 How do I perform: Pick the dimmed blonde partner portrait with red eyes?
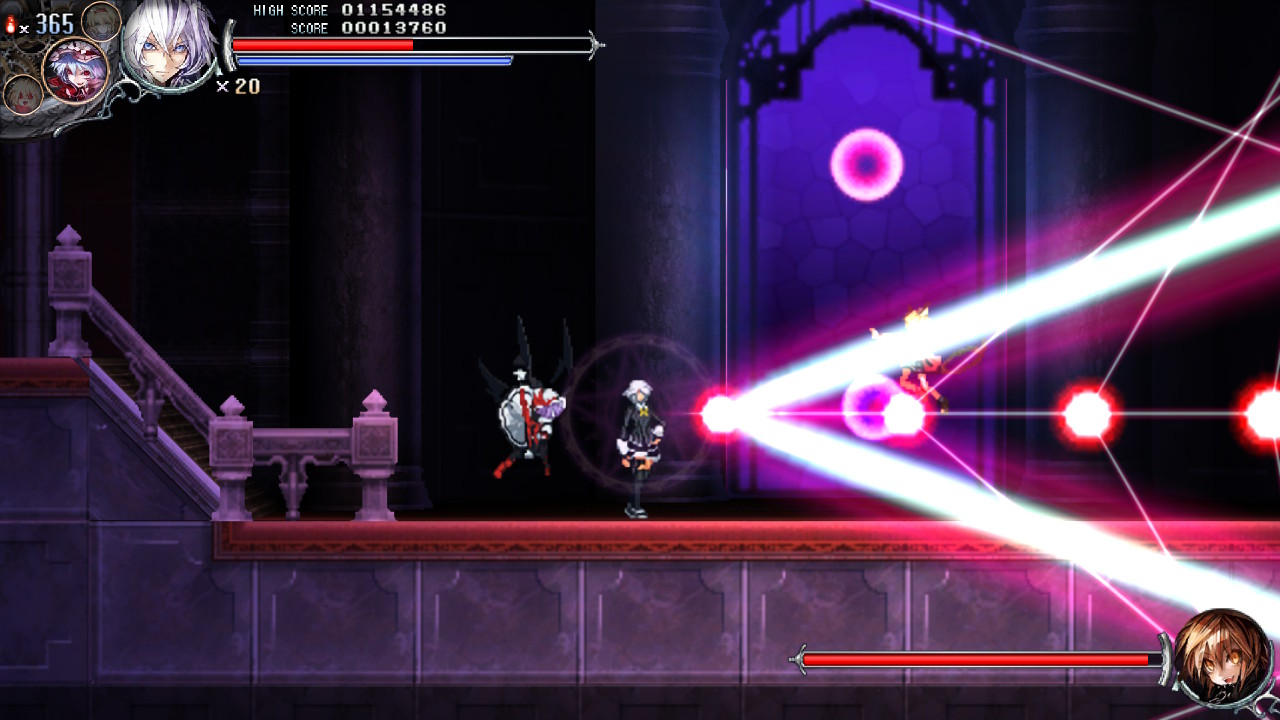tap(21, 95)
